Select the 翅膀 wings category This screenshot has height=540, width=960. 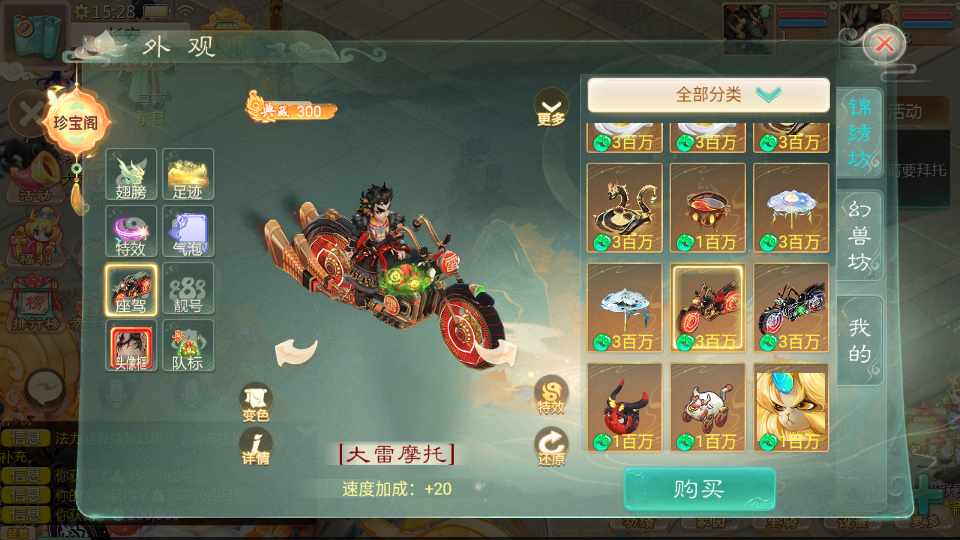pyautogui.click(x=132, y=174)
